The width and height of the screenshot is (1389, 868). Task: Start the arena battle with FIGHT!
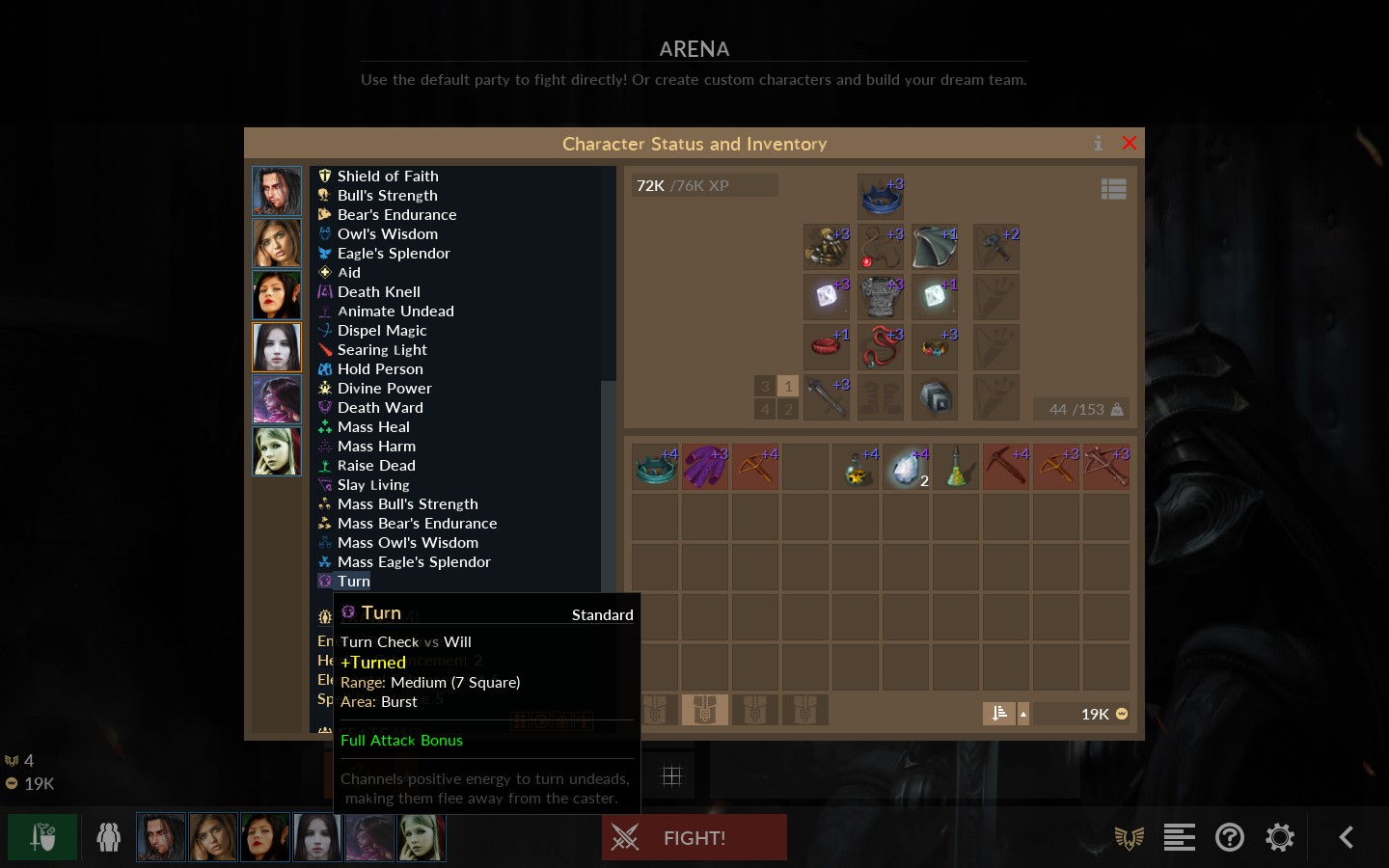click(694, 837)
